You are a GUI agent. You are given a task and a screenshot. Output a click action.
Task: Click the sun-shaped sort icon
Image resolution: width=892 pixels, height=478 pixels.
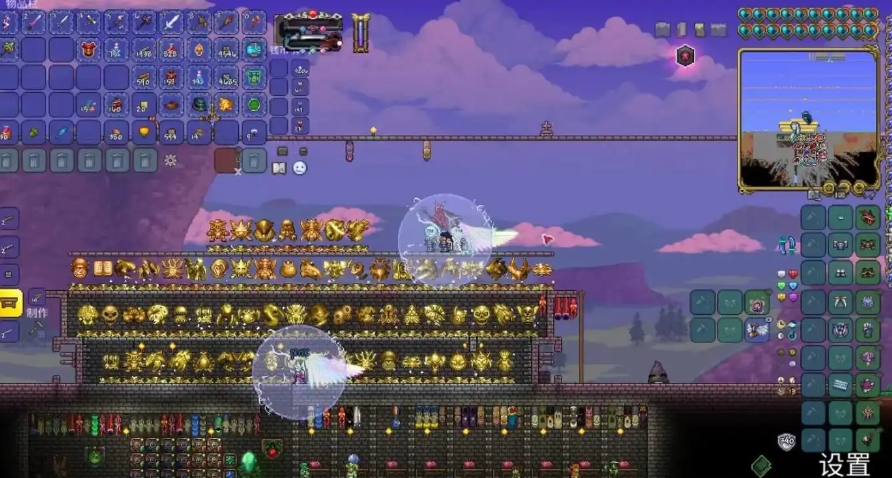(x=171, y=160)
